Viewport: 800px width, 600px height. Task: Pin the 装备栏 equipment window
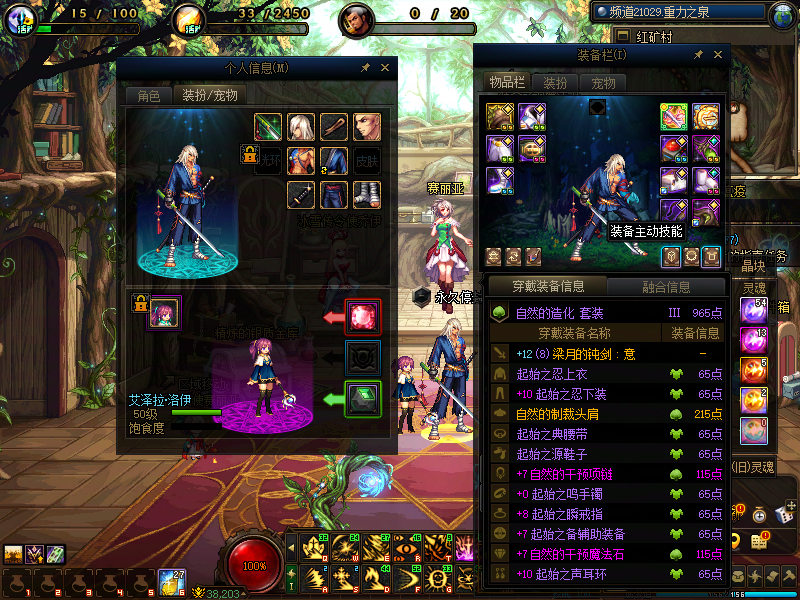697,55
